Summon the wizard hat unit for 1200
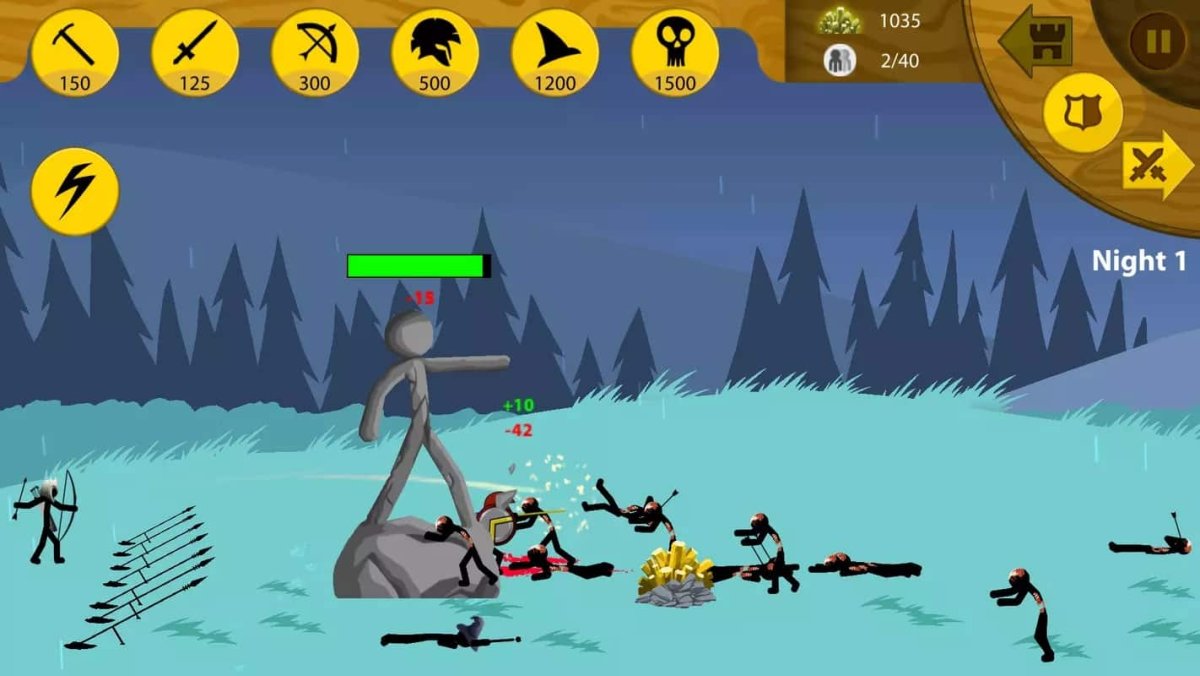Screen dimensions: 1200x676 555,53
